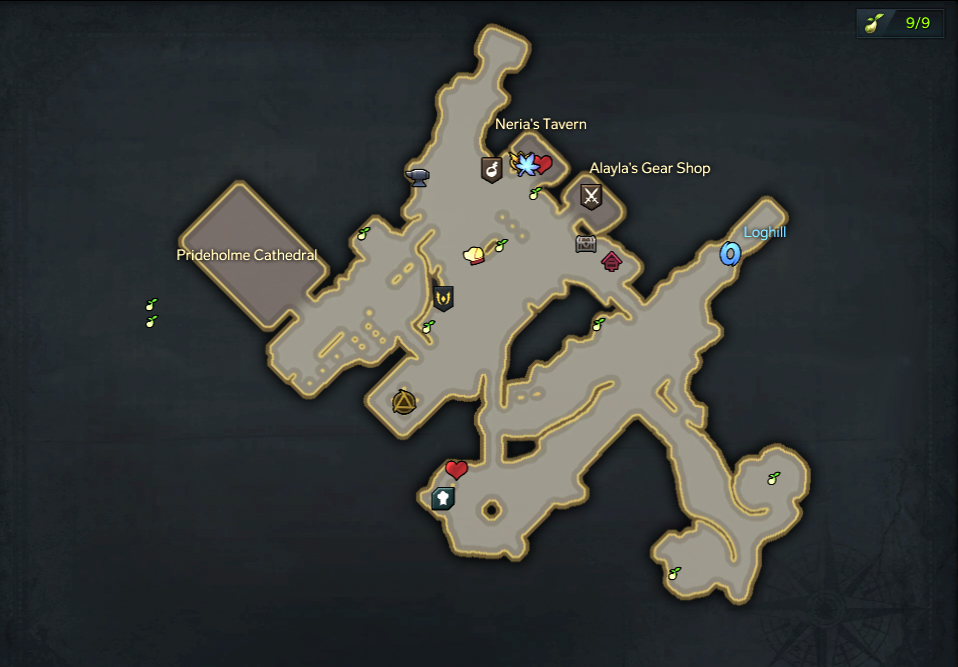The width and height of the screenshot is (958, 667).
Task: Click the blue leaf marker at Neria's Tavern
Action: coord(525,163)
